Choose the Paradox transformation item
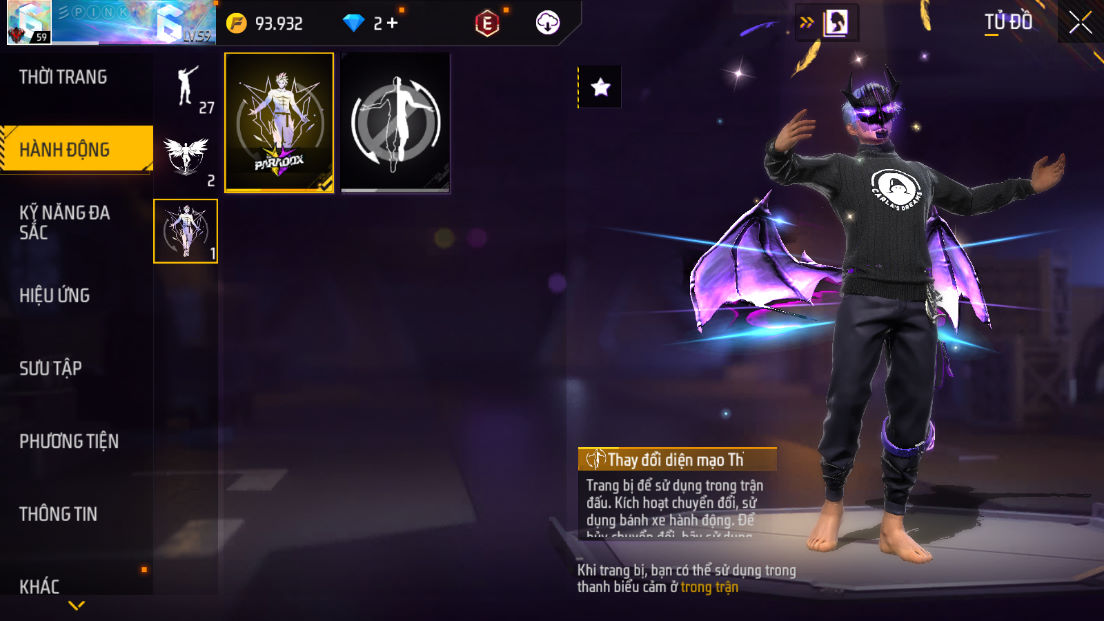 279,122
